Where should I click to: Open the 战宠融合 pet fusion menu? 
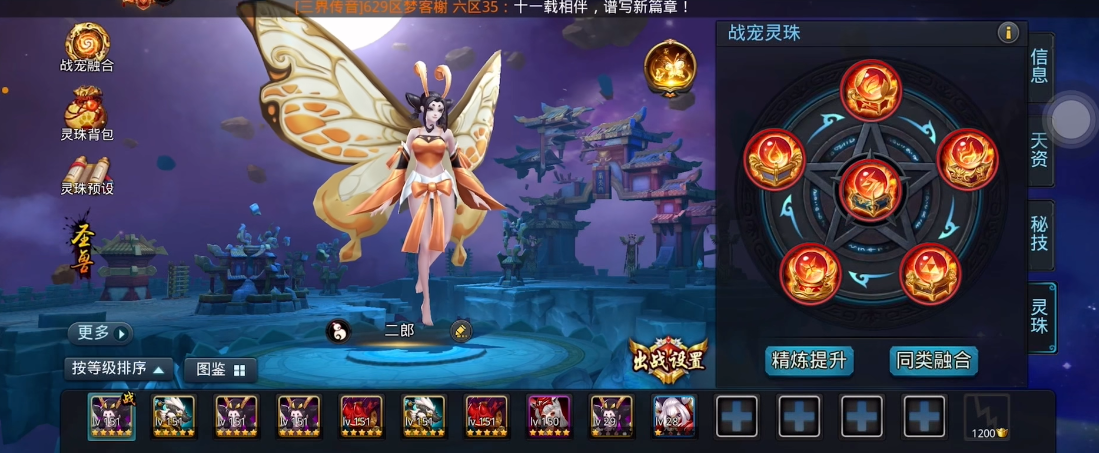click(x=87, y=46)
